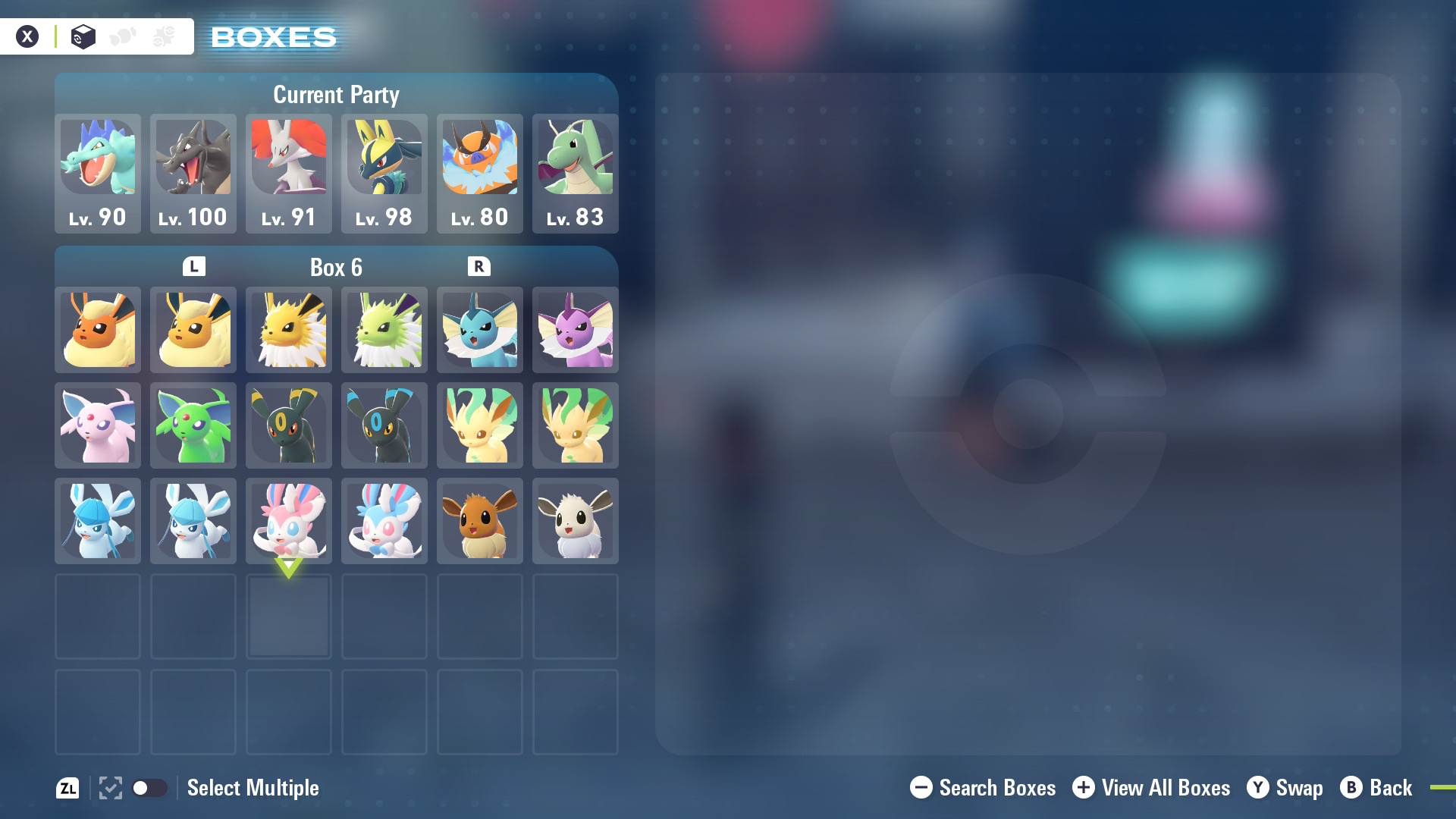Screen dimensions: 1456x819
Task: Pick the white shiny Eevee slot
Action: [x=576, y=521]
